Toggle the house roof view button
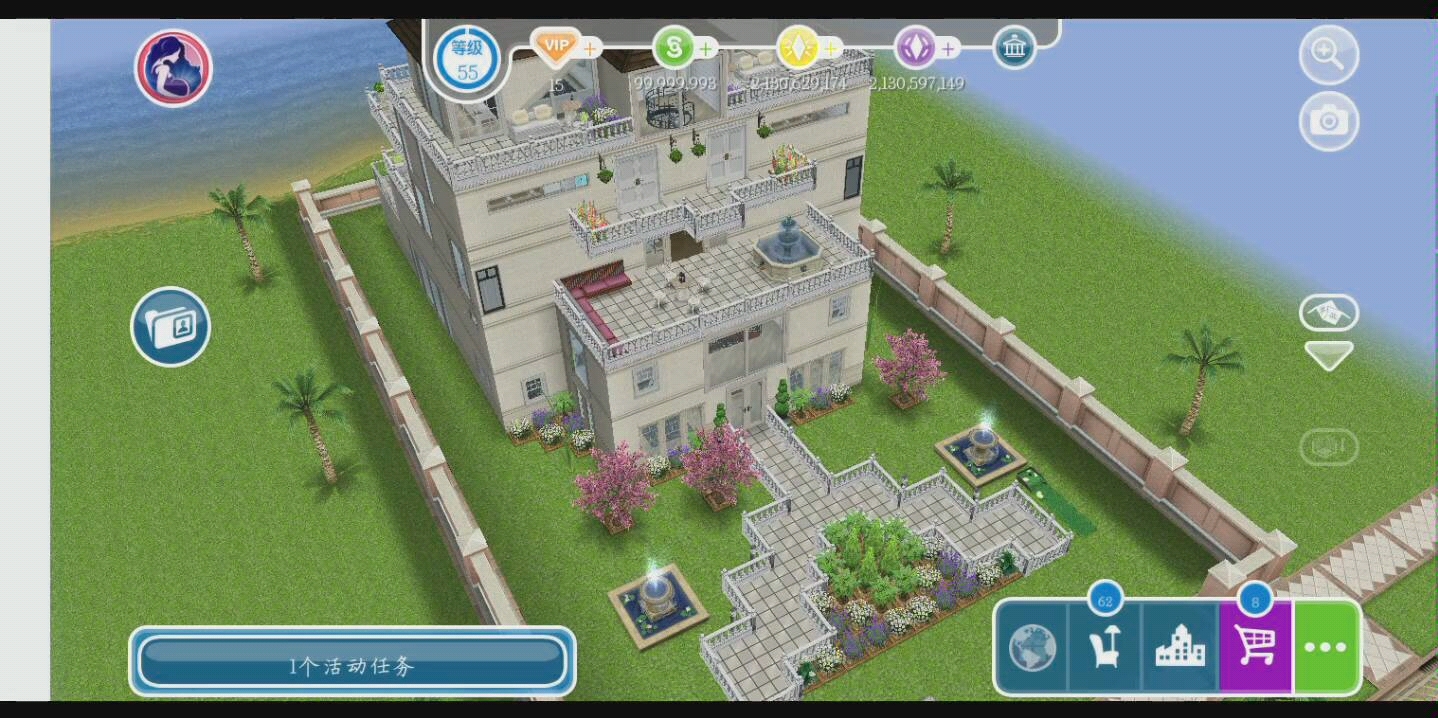1438x718 pixels. pos(1328,313)
